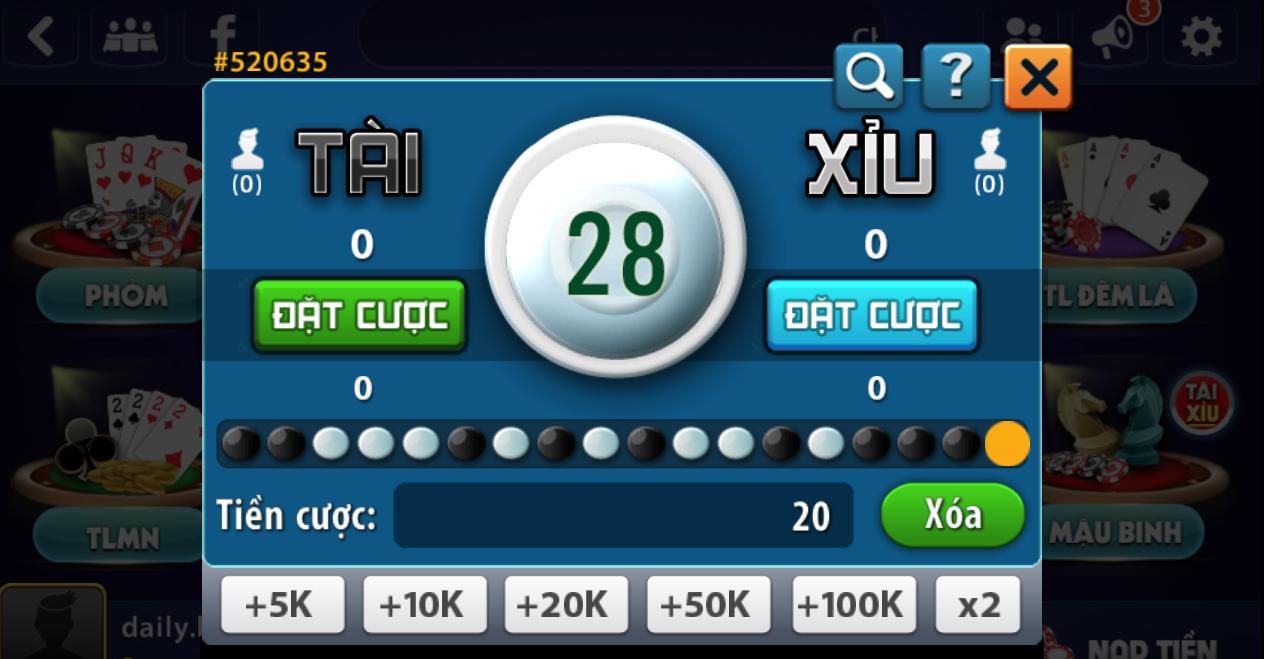
Task: Go back with the arrow icon
Action: click(41, 37)
